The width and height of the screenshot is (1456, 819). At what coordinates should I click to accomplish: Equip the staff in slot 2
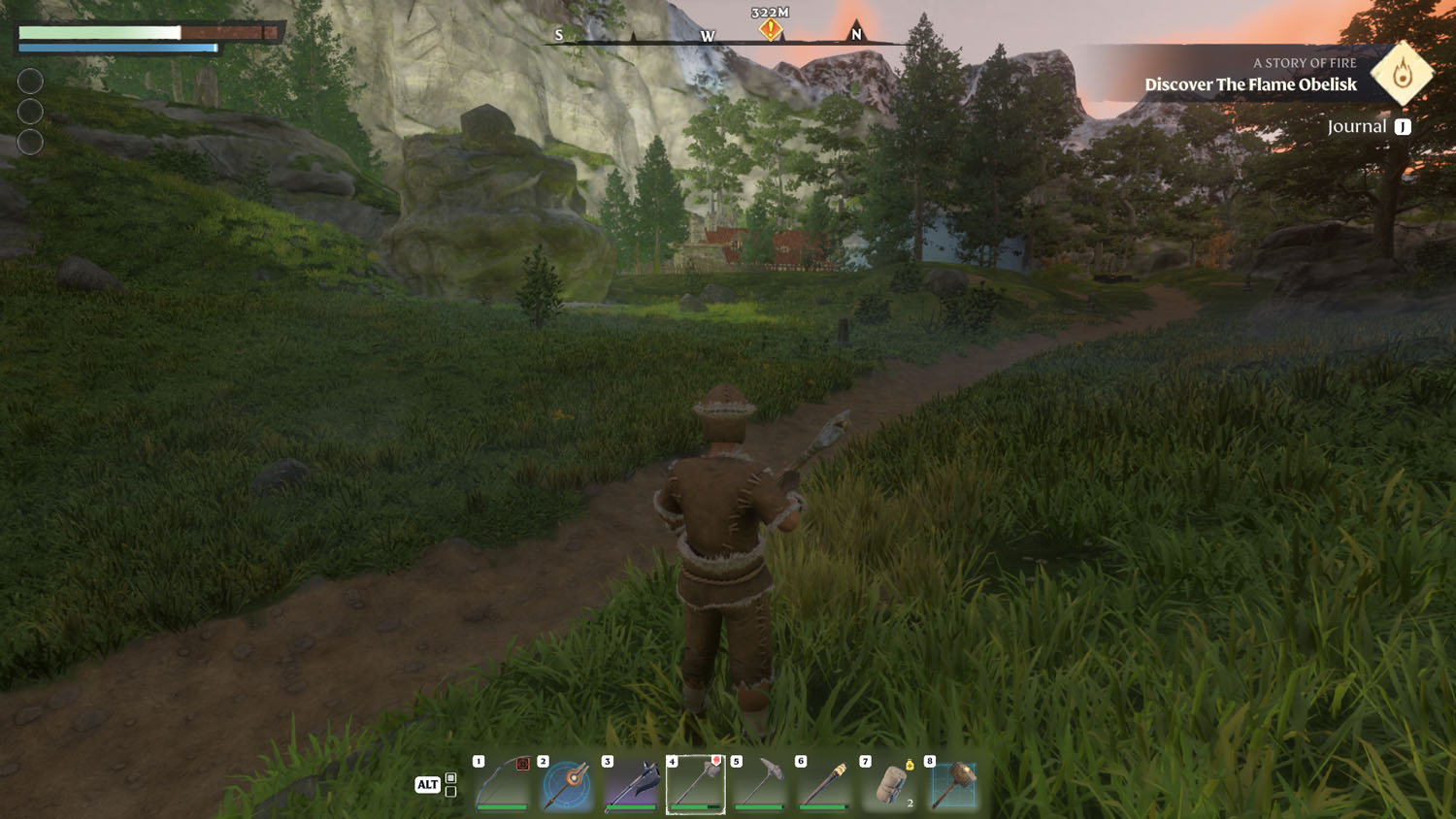click(x=567, y=784)
